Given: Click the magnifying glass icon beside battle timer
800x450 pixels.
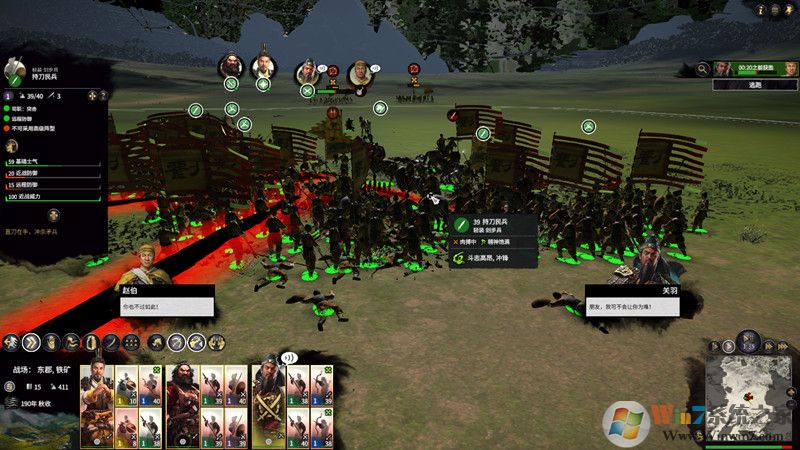Looking at the screenshot, I should (703, 68).
